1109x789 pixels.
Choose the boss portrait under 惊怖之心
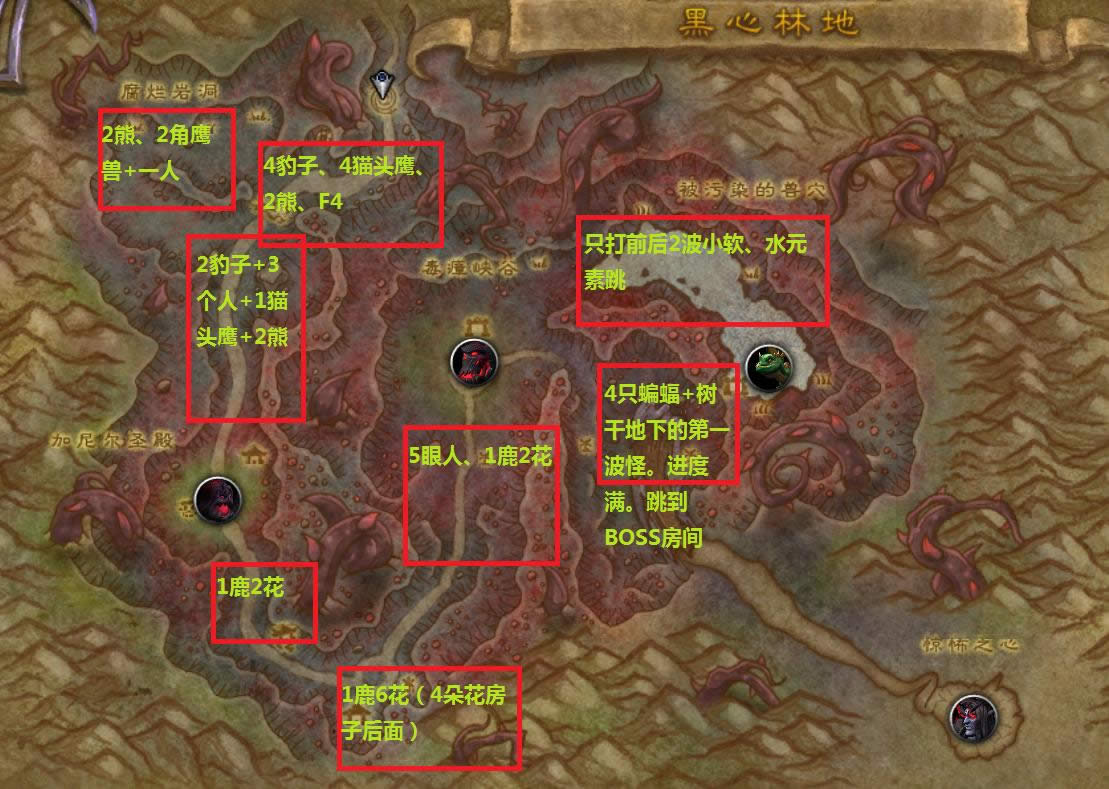972,717
